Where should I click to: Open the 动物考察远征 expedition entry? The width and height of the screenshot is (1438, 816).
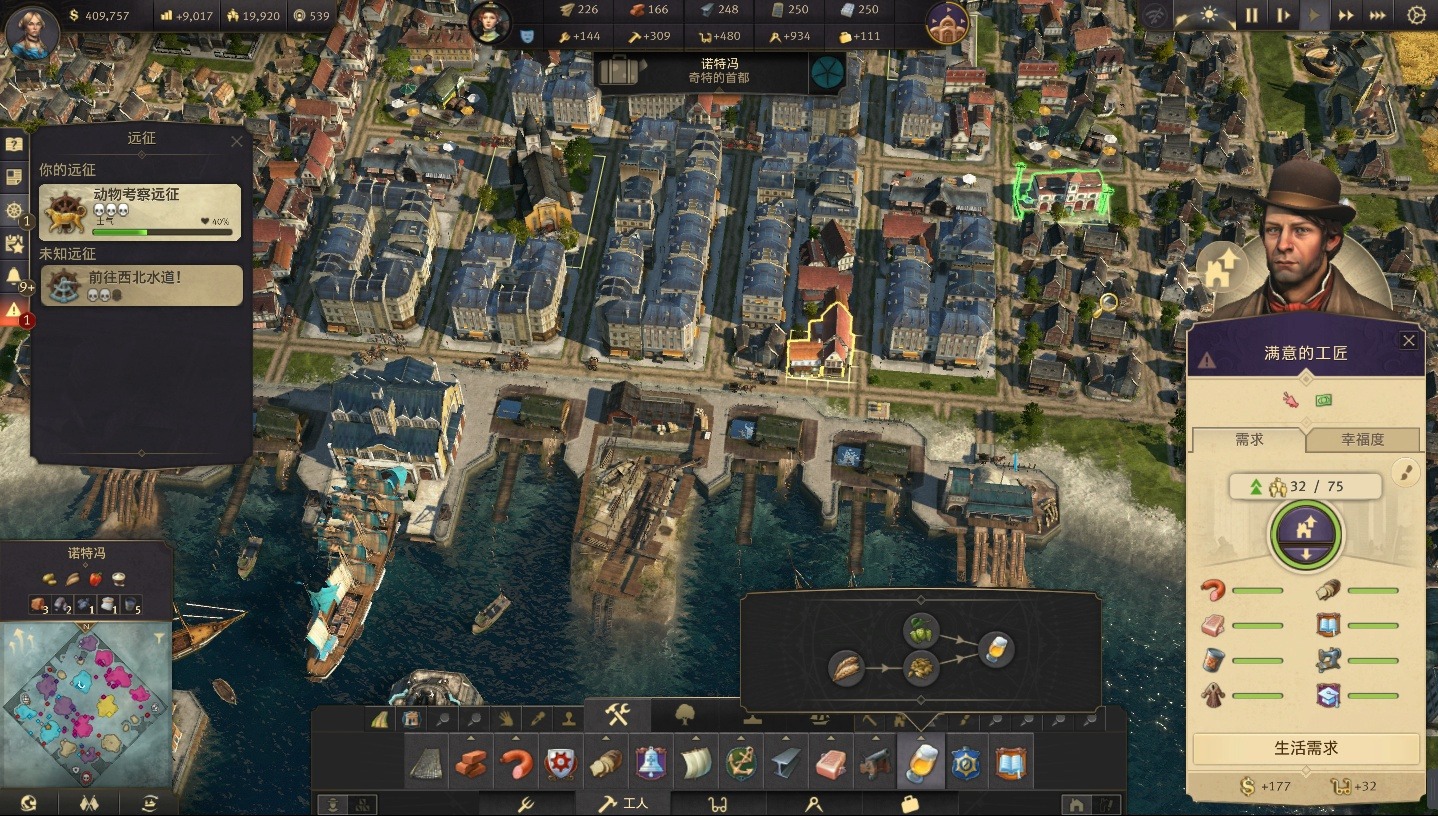140,212
